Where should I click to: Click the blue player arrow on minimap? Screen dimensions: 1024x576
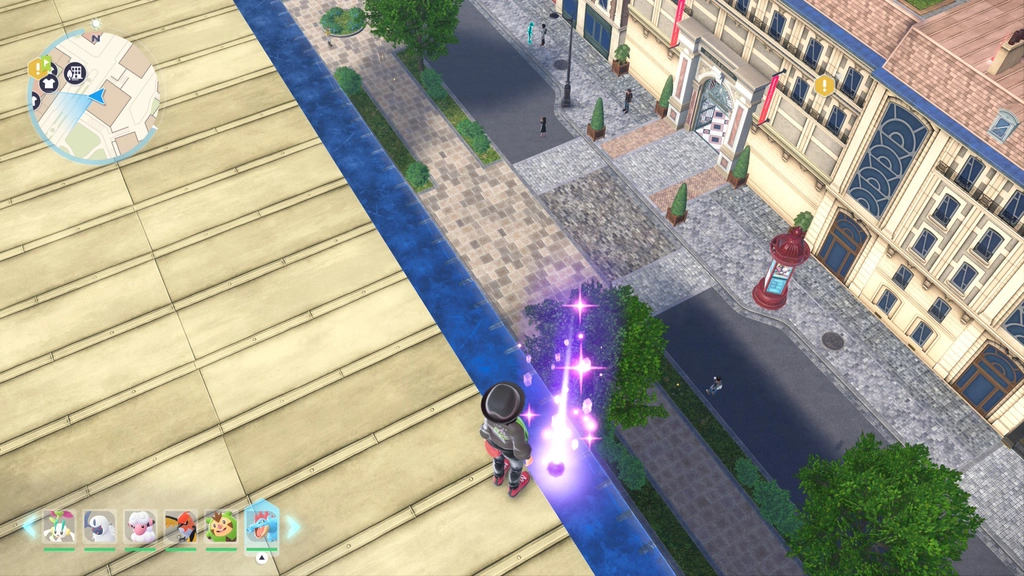[x=98, y=96]
